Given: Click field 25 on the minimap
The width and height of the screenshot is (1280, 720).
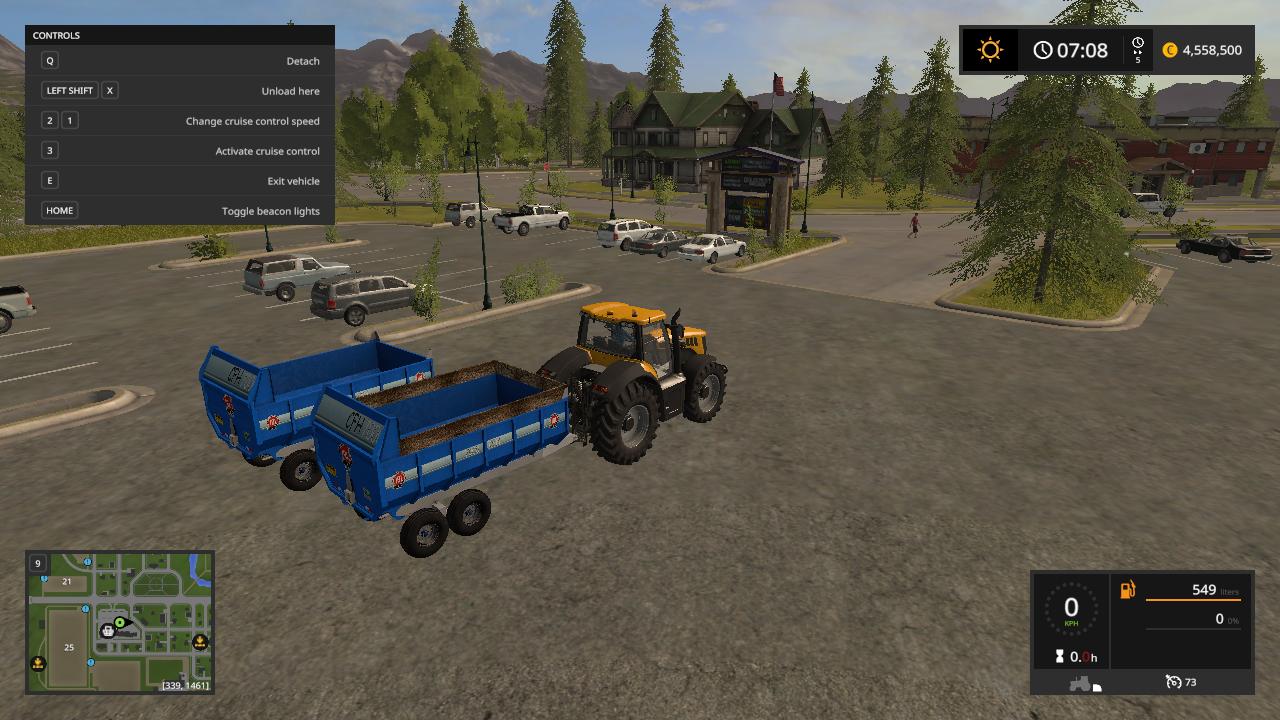Looking at the screenshot, I should (x=69, y=647).
